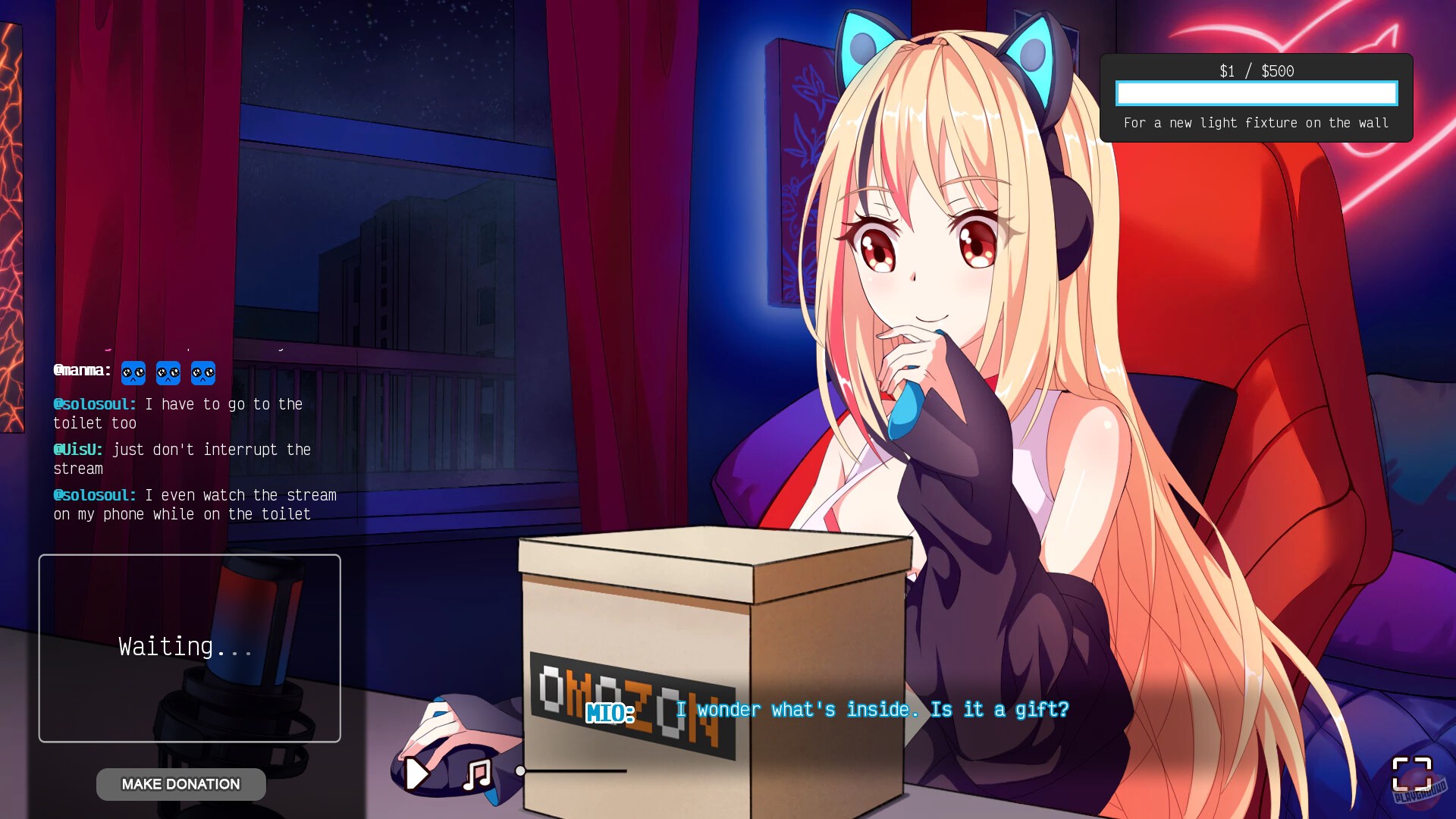Expand the donation goal panel
The width and height of the screenshot is (1456, 819).
click(1255, 99)
